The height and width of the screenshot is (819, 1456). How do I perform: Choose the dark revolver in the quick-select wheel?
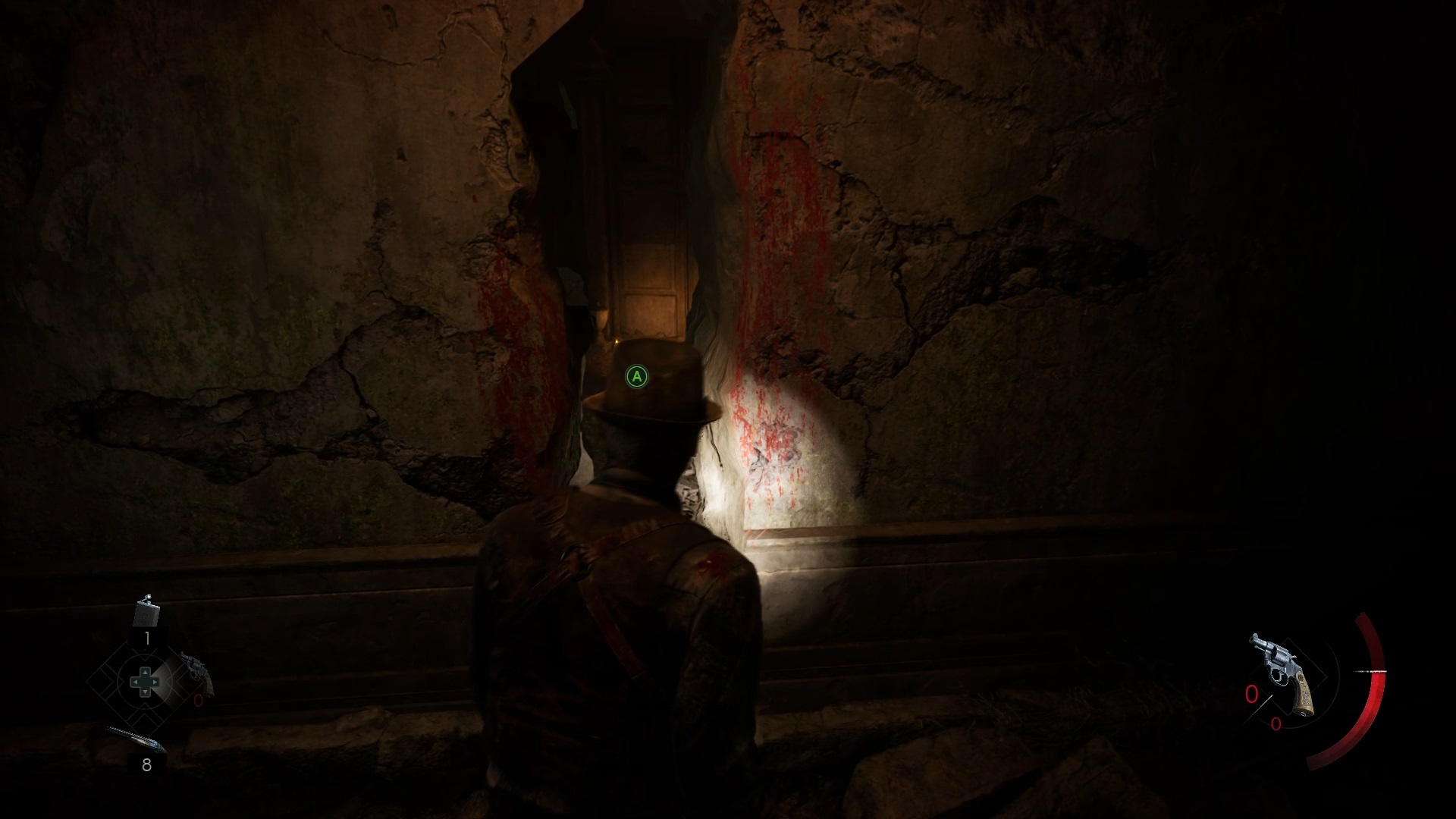click(197, 672)
